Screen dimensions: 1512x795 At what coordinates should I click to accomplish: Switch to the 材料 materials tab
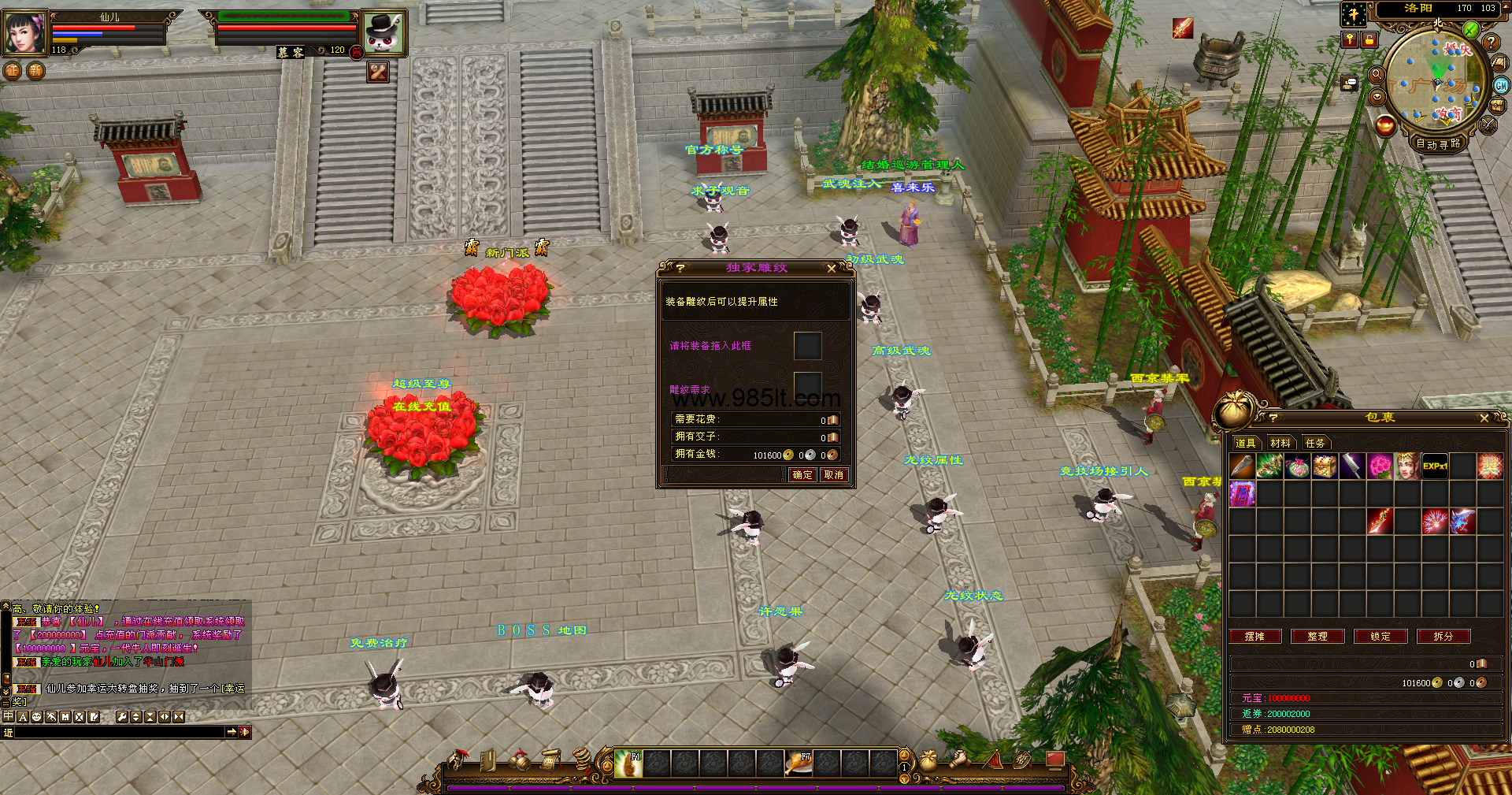[x=1280, y=444]
